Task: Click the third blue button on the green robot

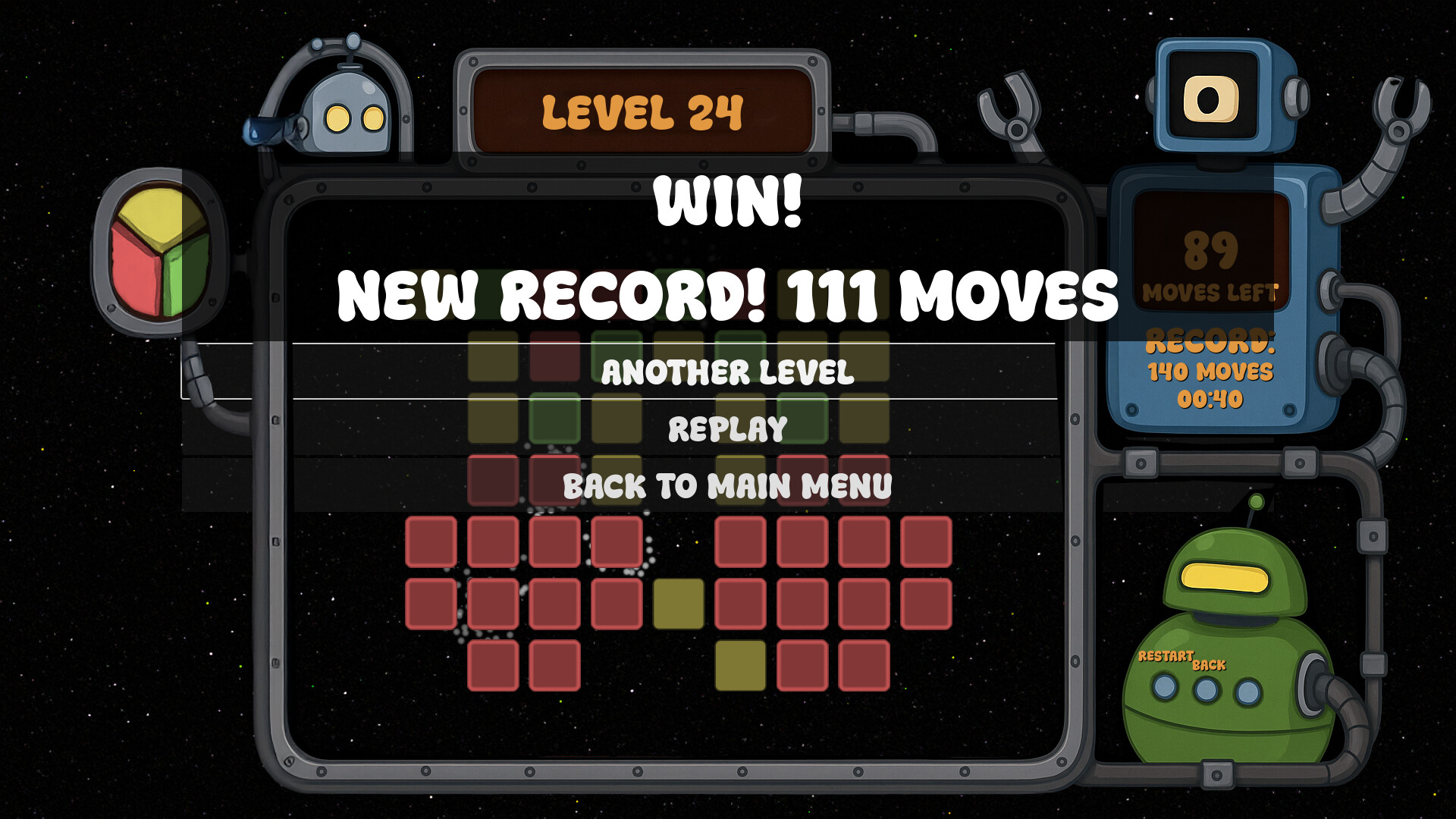Action: (1247, 690)
